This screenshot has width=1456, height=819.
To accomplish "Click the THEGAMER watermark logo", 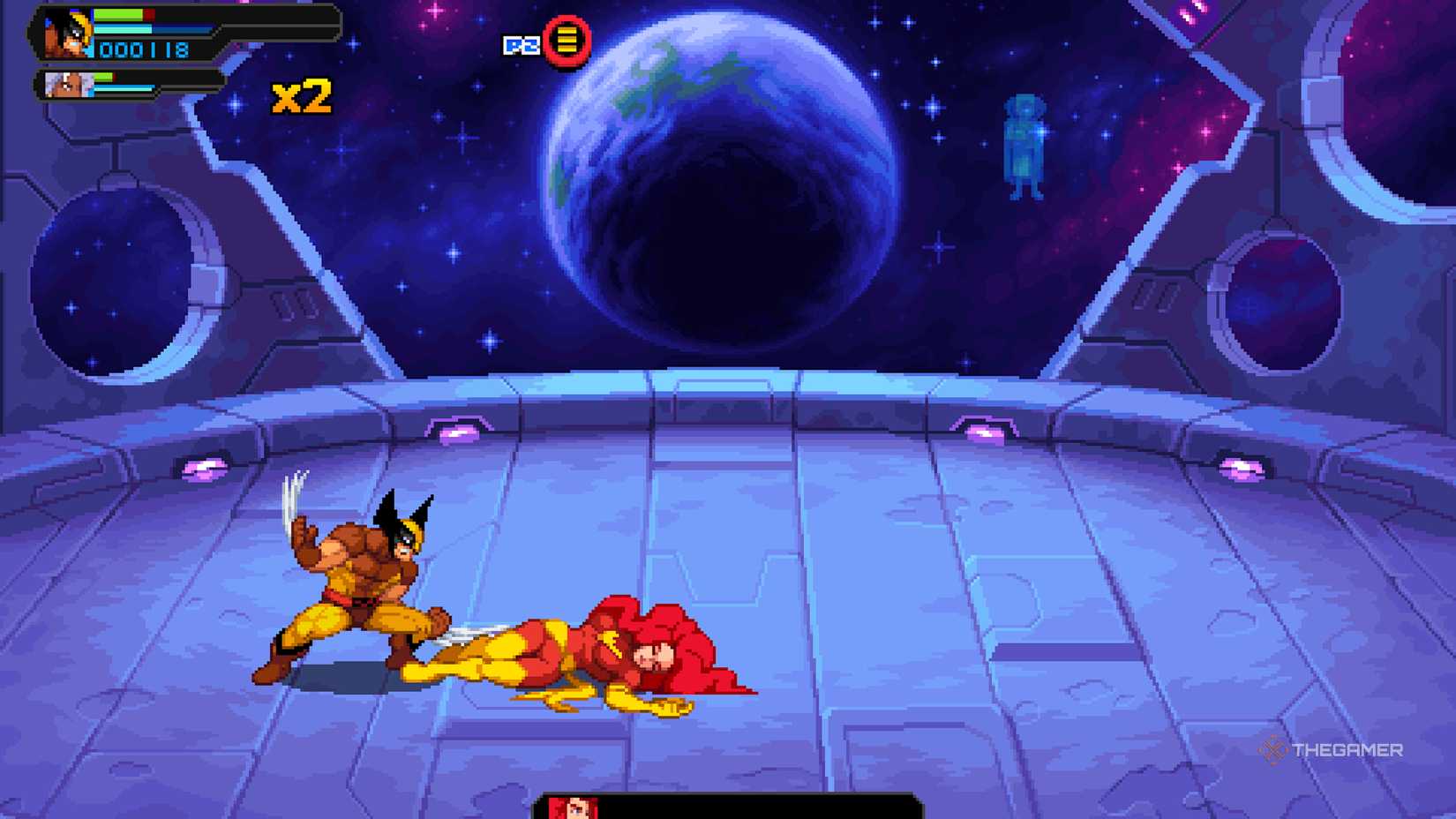I will point(1332,749).
